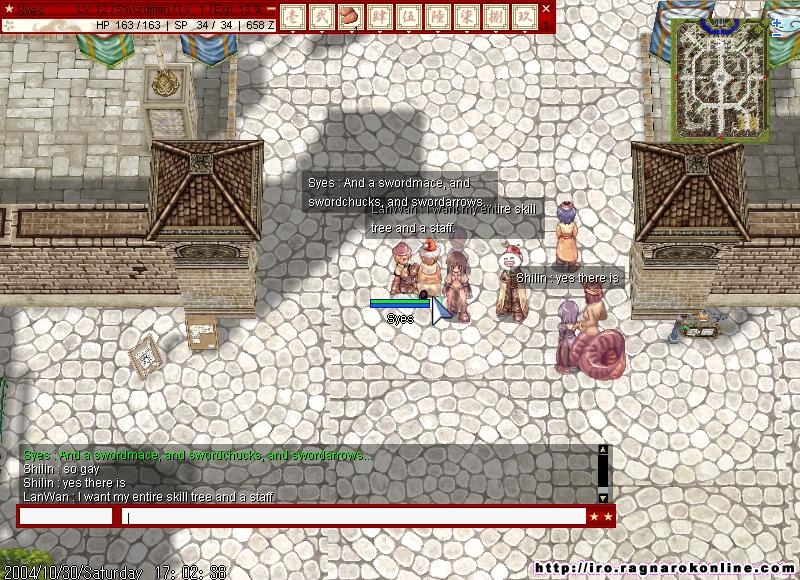
Task: Select the last hotbar slot
Action: point(526,16)
